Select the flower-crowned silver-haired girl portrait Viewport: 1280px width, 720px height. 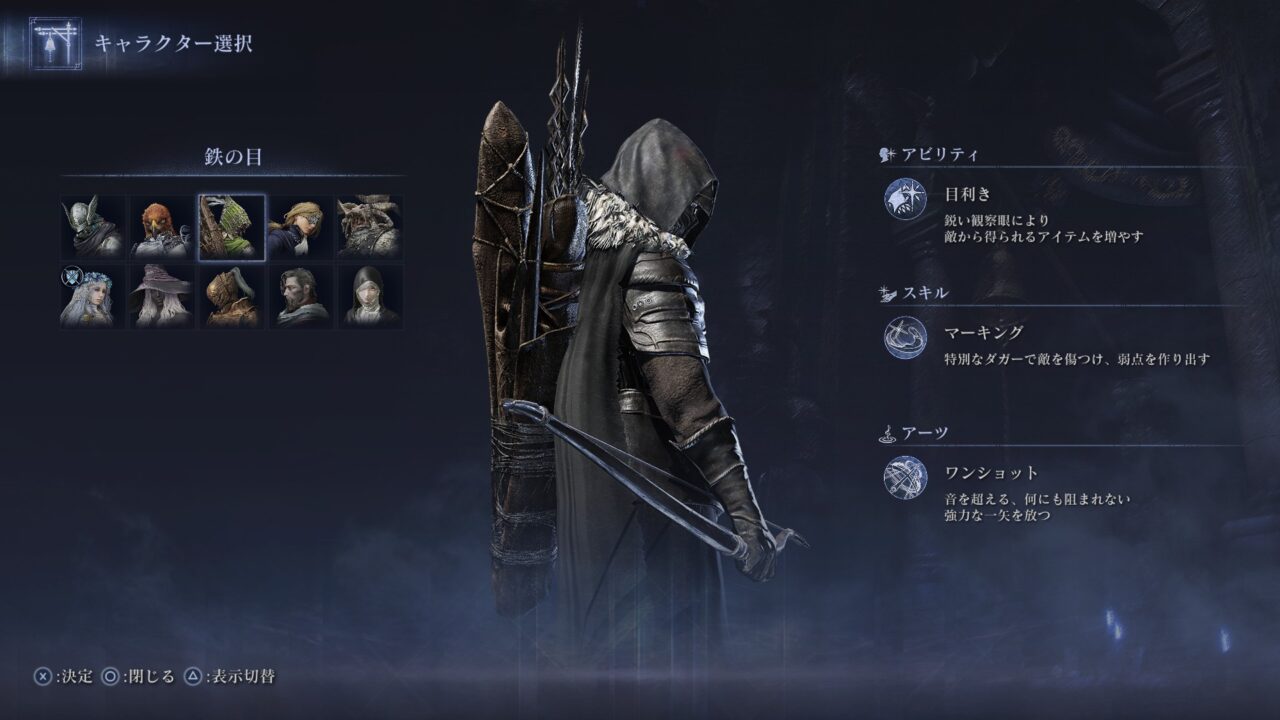coord(93,296)
